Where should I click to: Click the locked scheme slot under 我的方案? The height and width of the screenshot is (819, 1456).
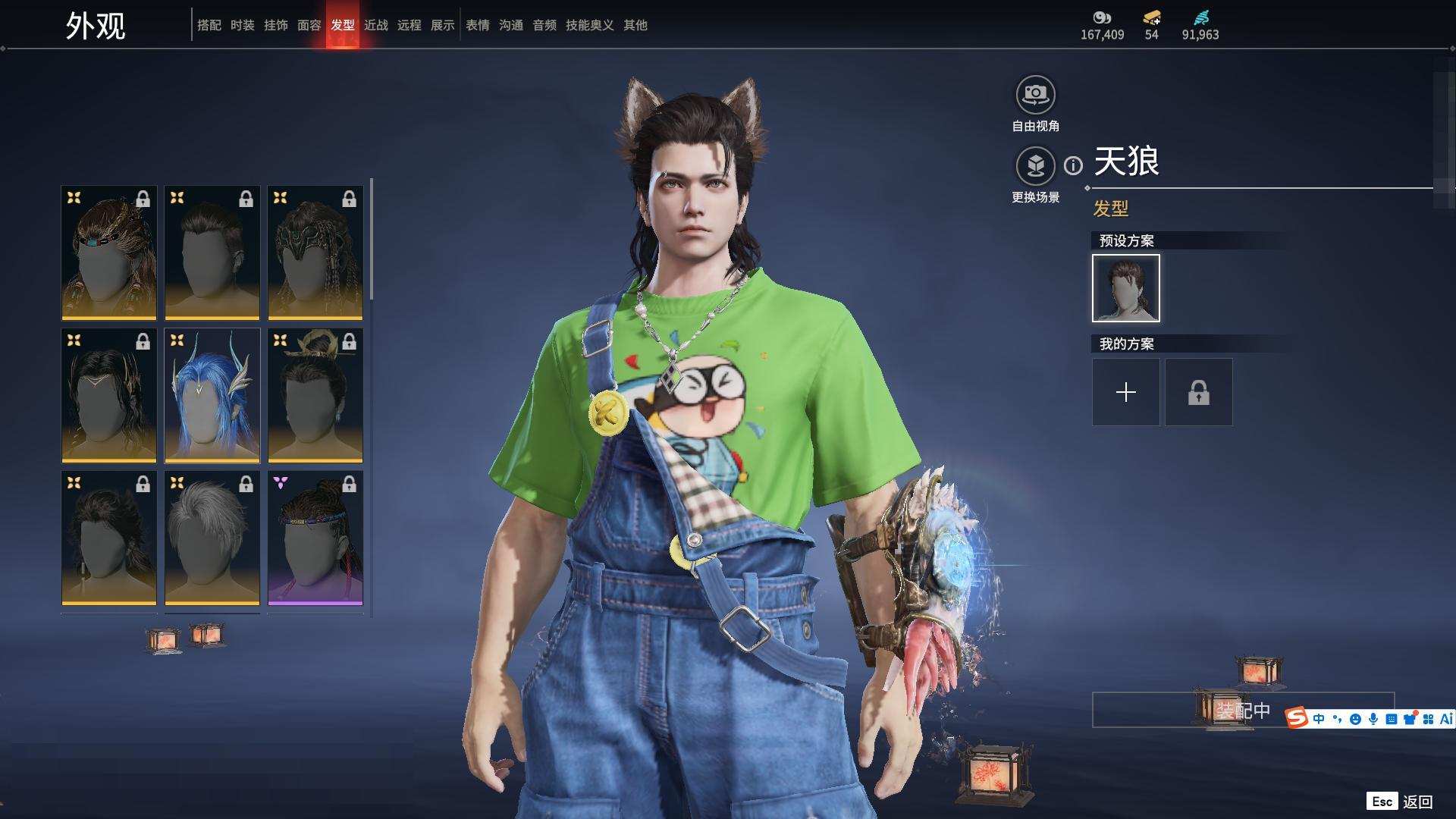[1198, 392]
